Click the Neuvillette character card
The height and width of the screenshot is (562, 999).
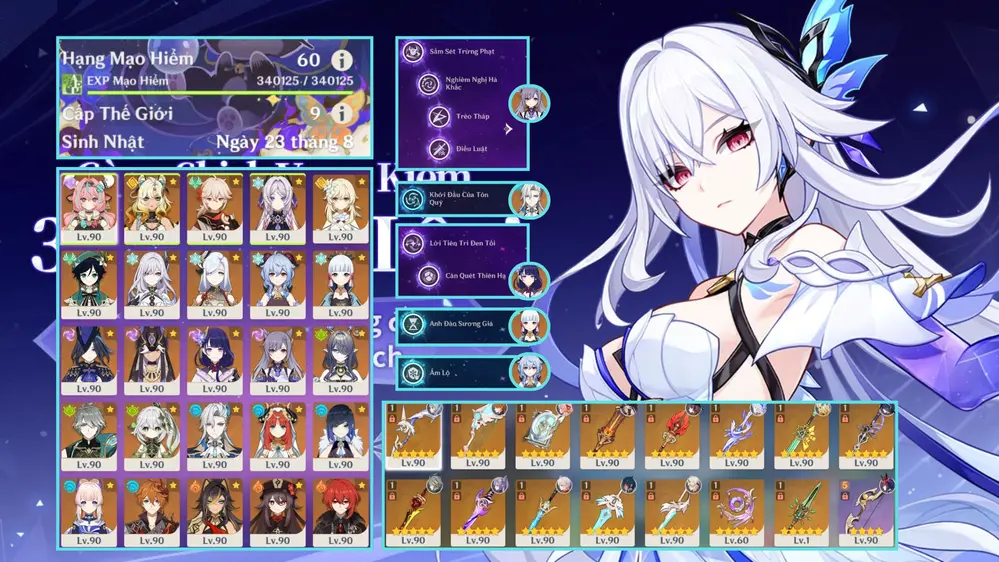coord(213,432)
